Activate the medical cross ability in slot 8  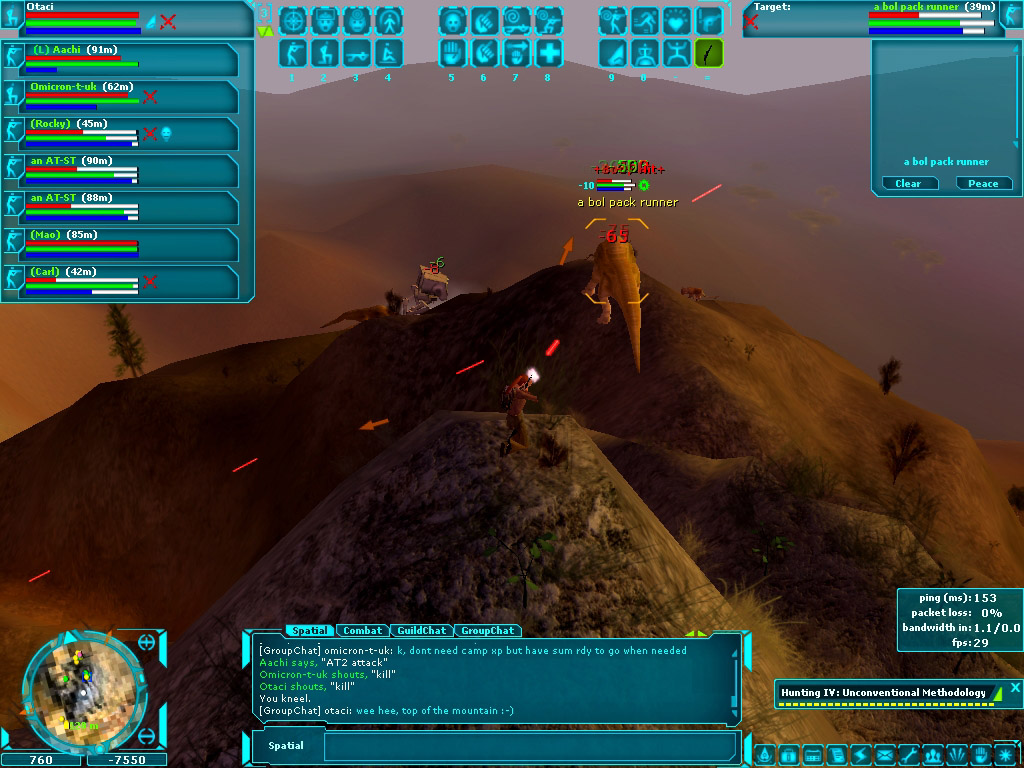point(548,52)
